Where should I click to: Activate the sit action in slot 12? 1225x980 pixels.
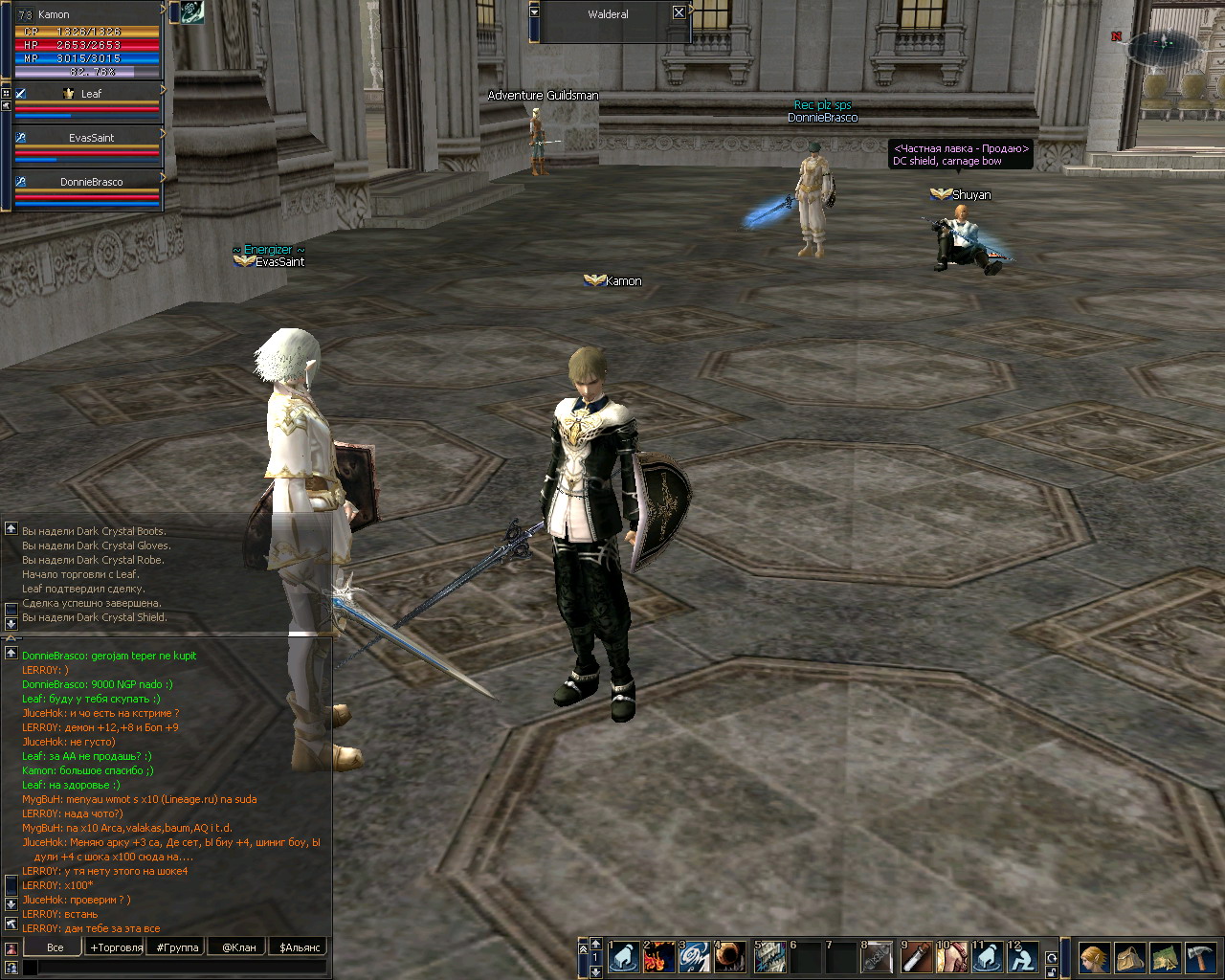[1022, 957]
